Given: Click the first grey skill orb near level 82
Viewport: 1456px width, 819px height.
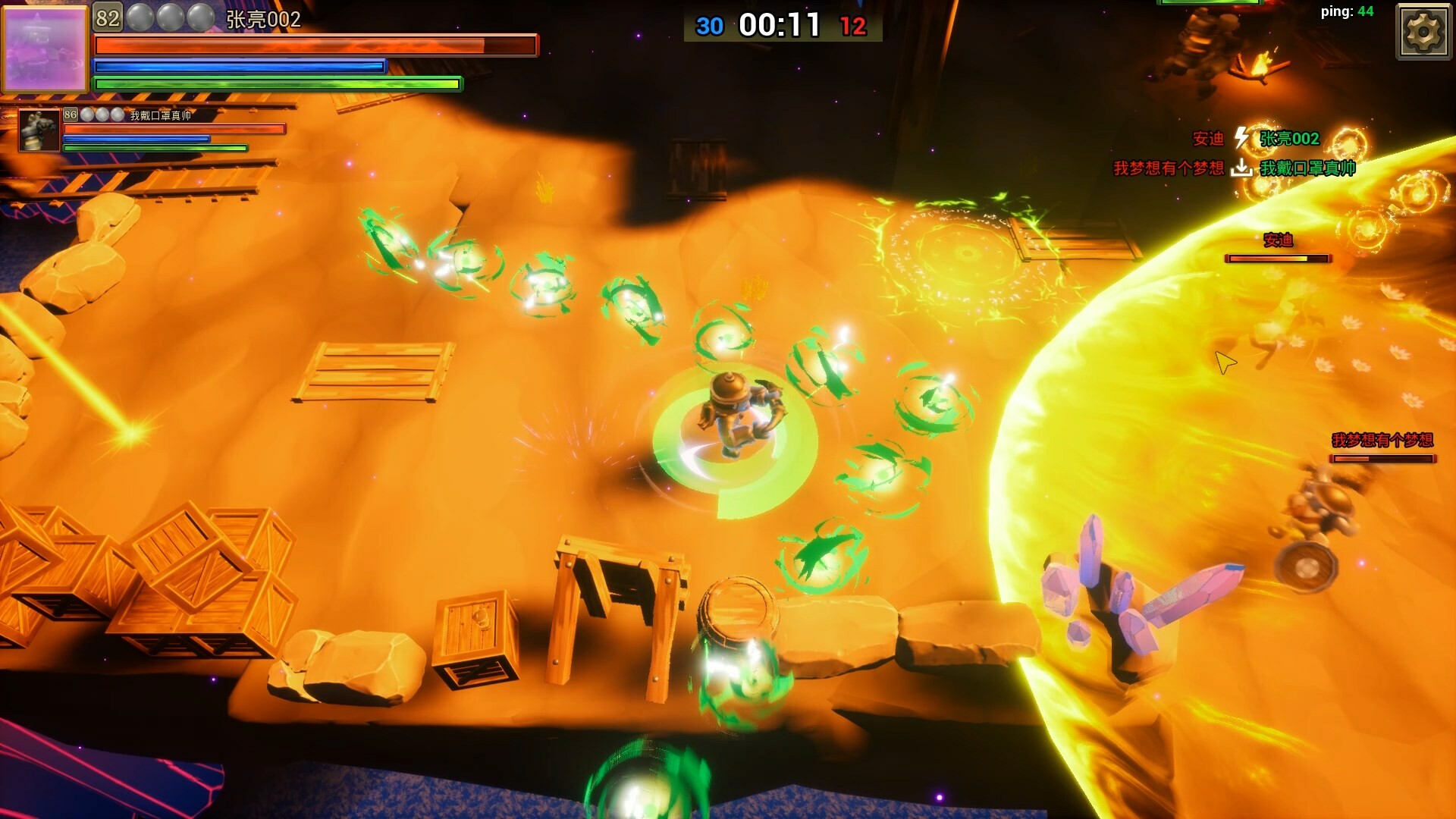Looking at the screenshot, I should pos(140,17).
